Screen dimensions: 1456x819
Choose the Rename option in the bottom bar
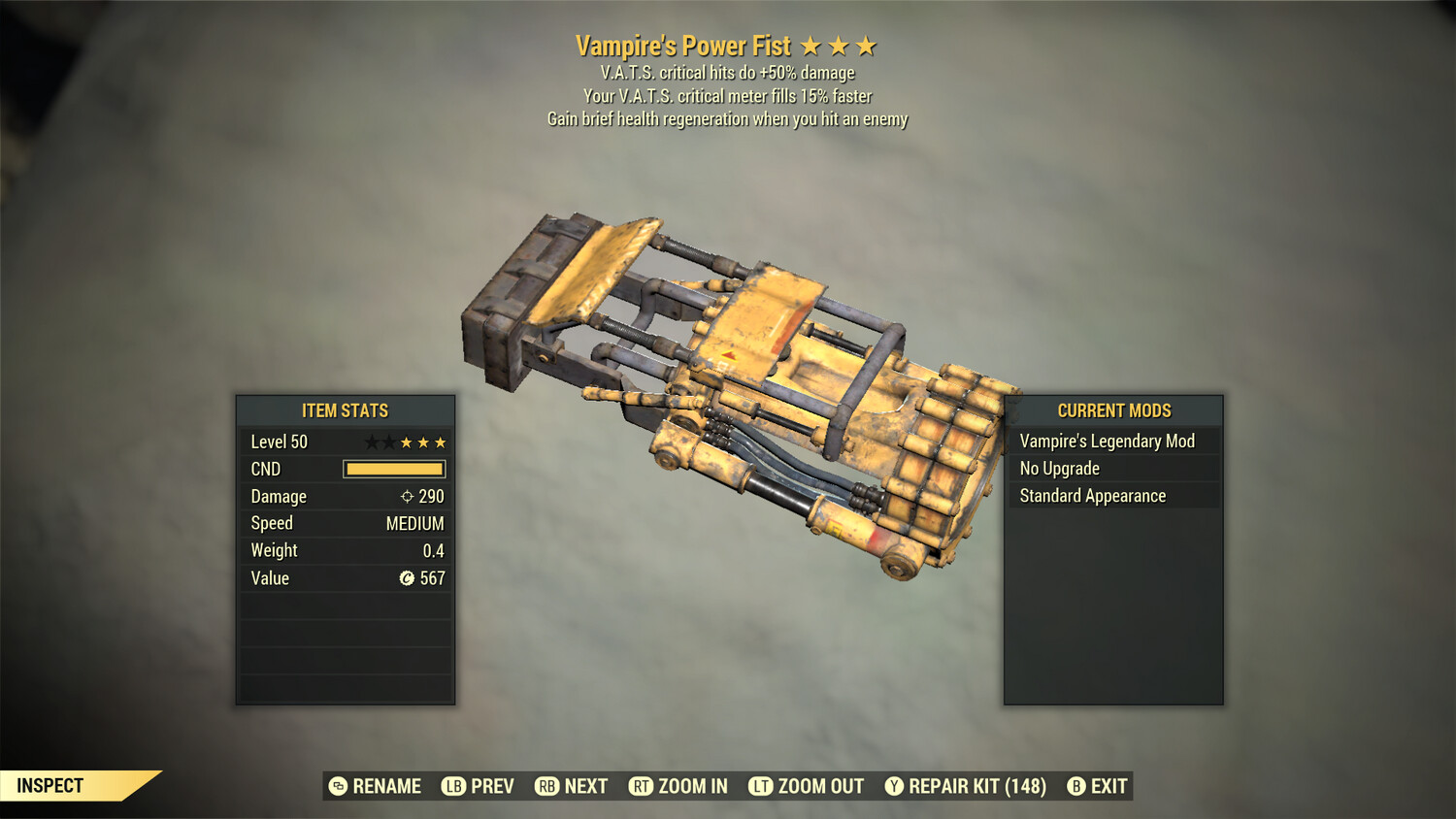tap(376, 786)
